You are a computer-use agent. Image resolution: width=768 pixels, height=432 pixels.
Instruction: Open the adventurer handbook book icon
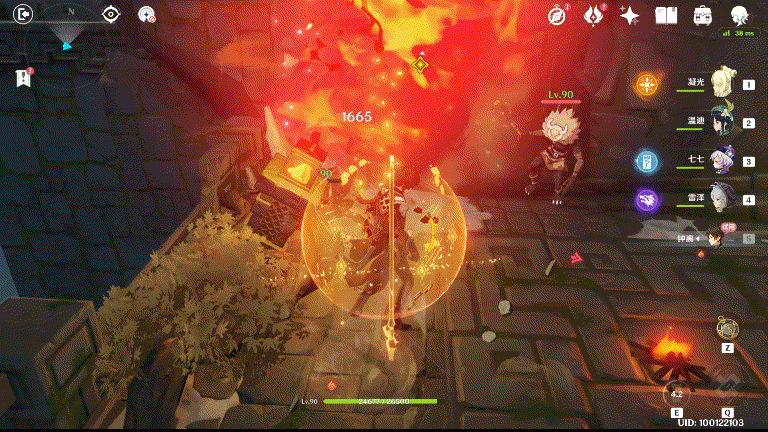pyautogui.click(x=666, y=14)
